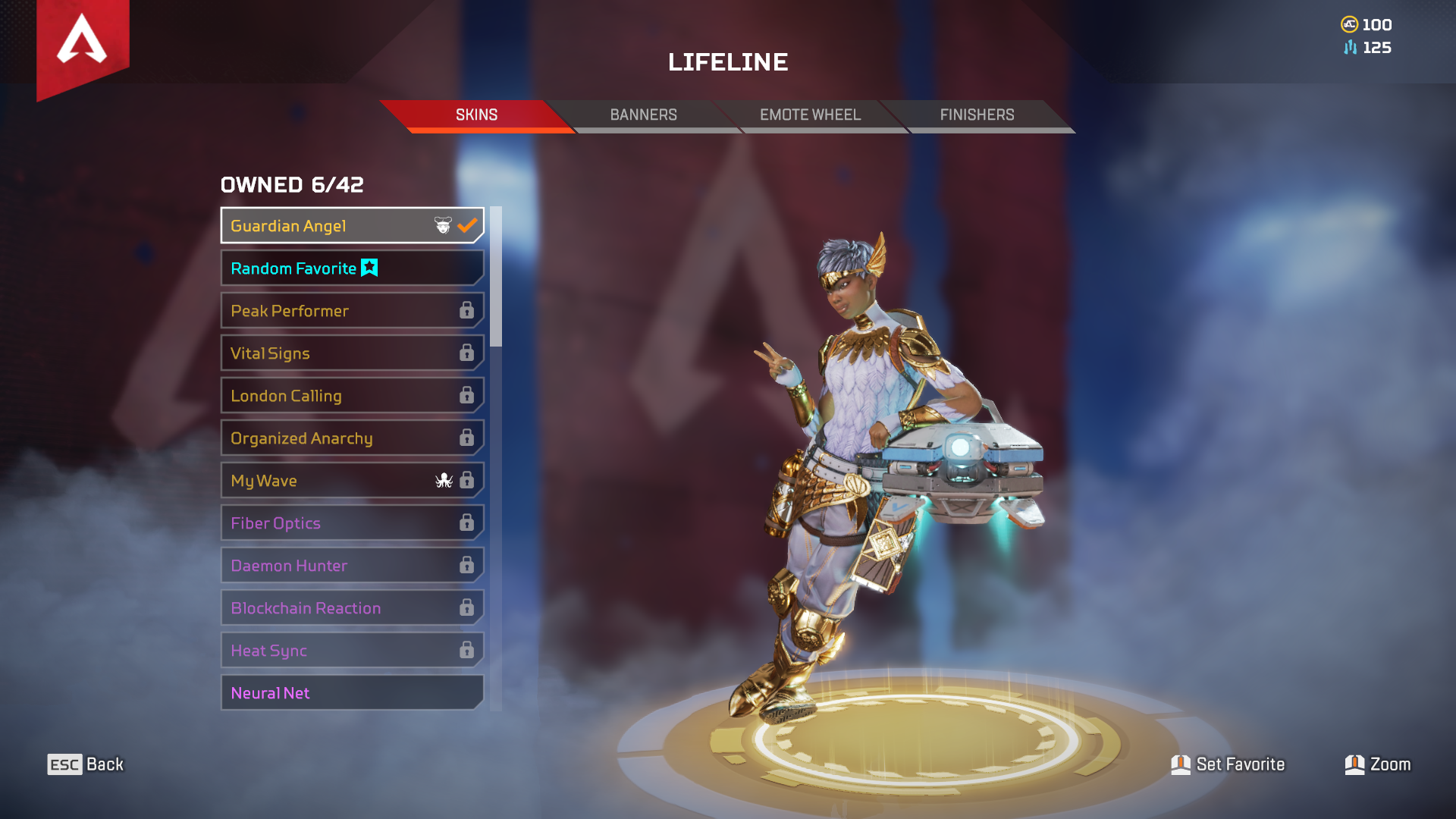This screenshot has width=1456, height=819.
Task: Click the Apex Legends logo banner
Action: [83, 44]
